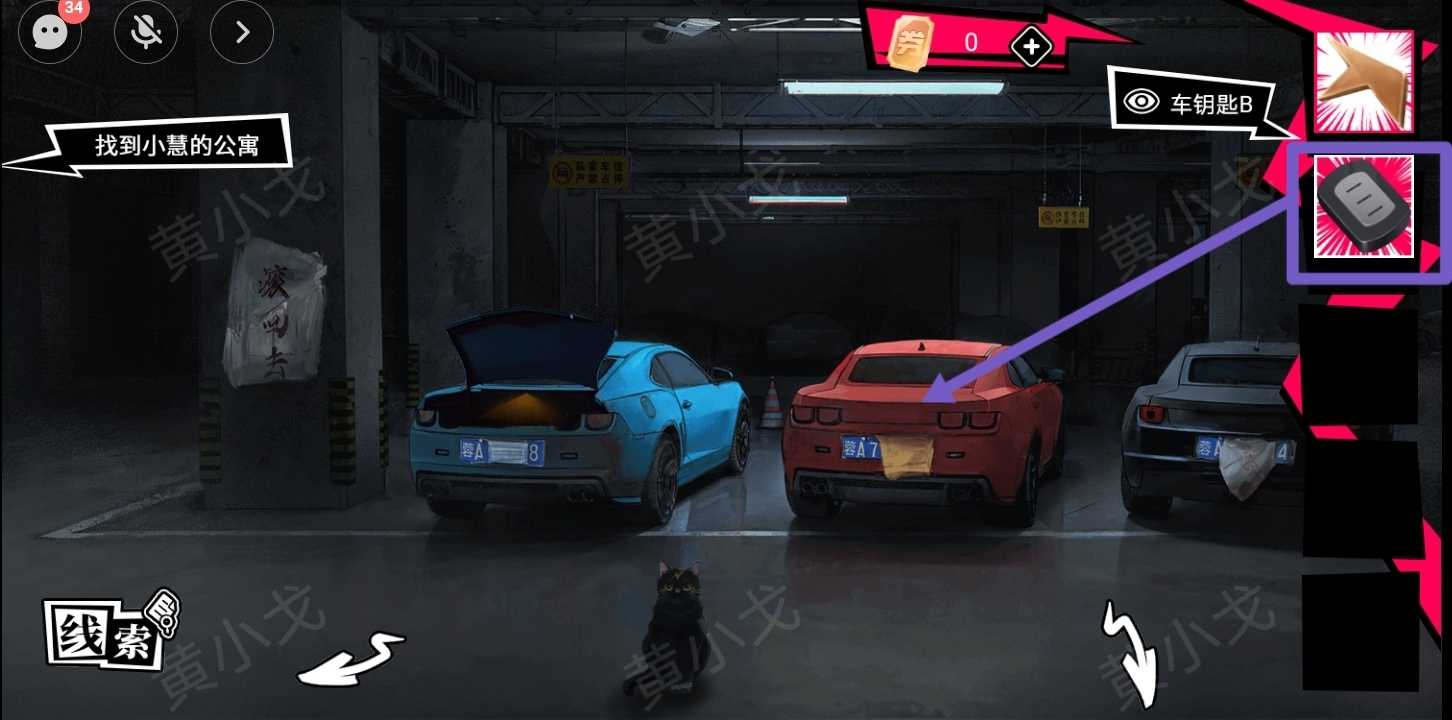1452x720 pixels.
Task: Open the chat bubble with 34 messages
Action: [x=49, y=32]
